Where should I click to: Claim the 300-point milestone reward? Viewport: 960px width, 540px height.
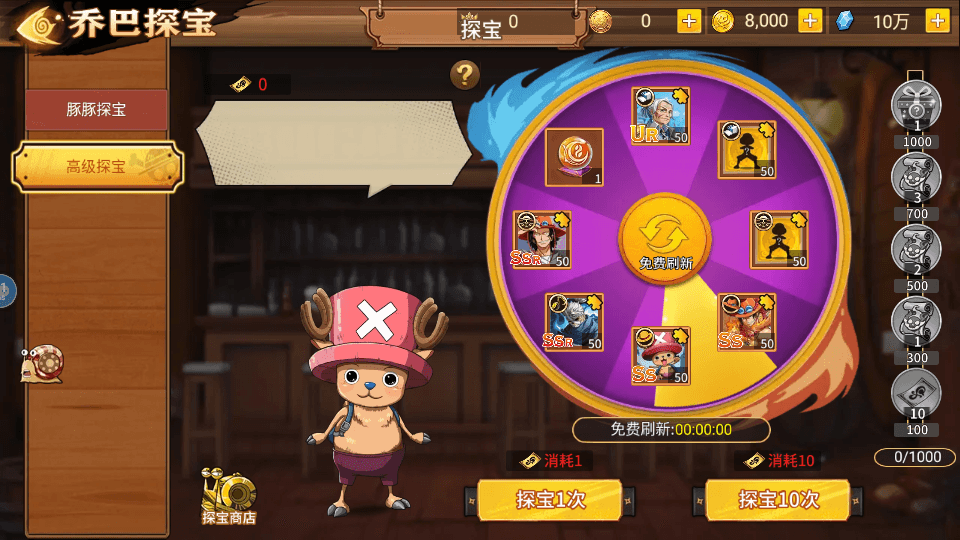point(916,322)
